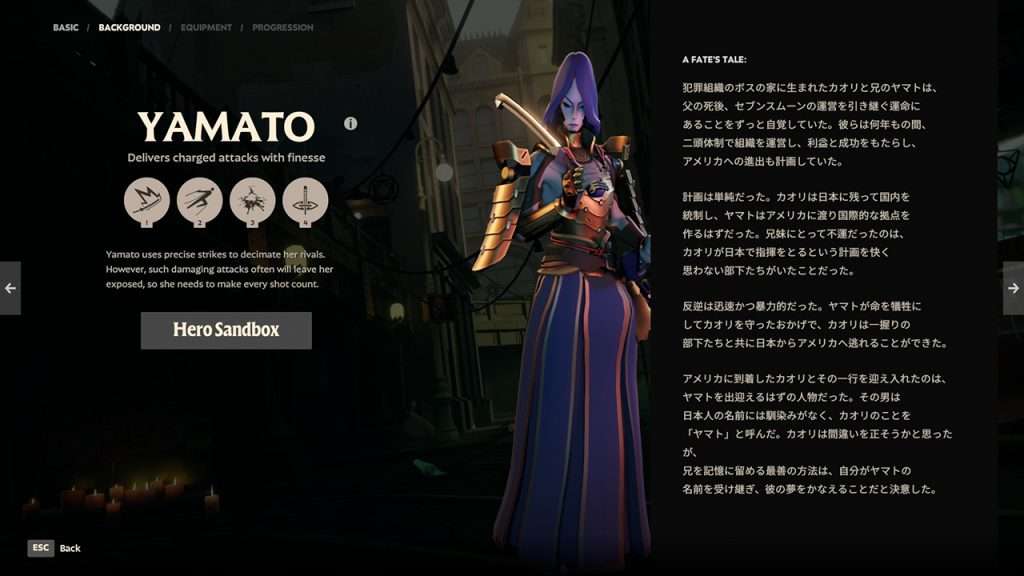Launch the Hero Sandbox
Screen dimensions: 1024x576
226,330
